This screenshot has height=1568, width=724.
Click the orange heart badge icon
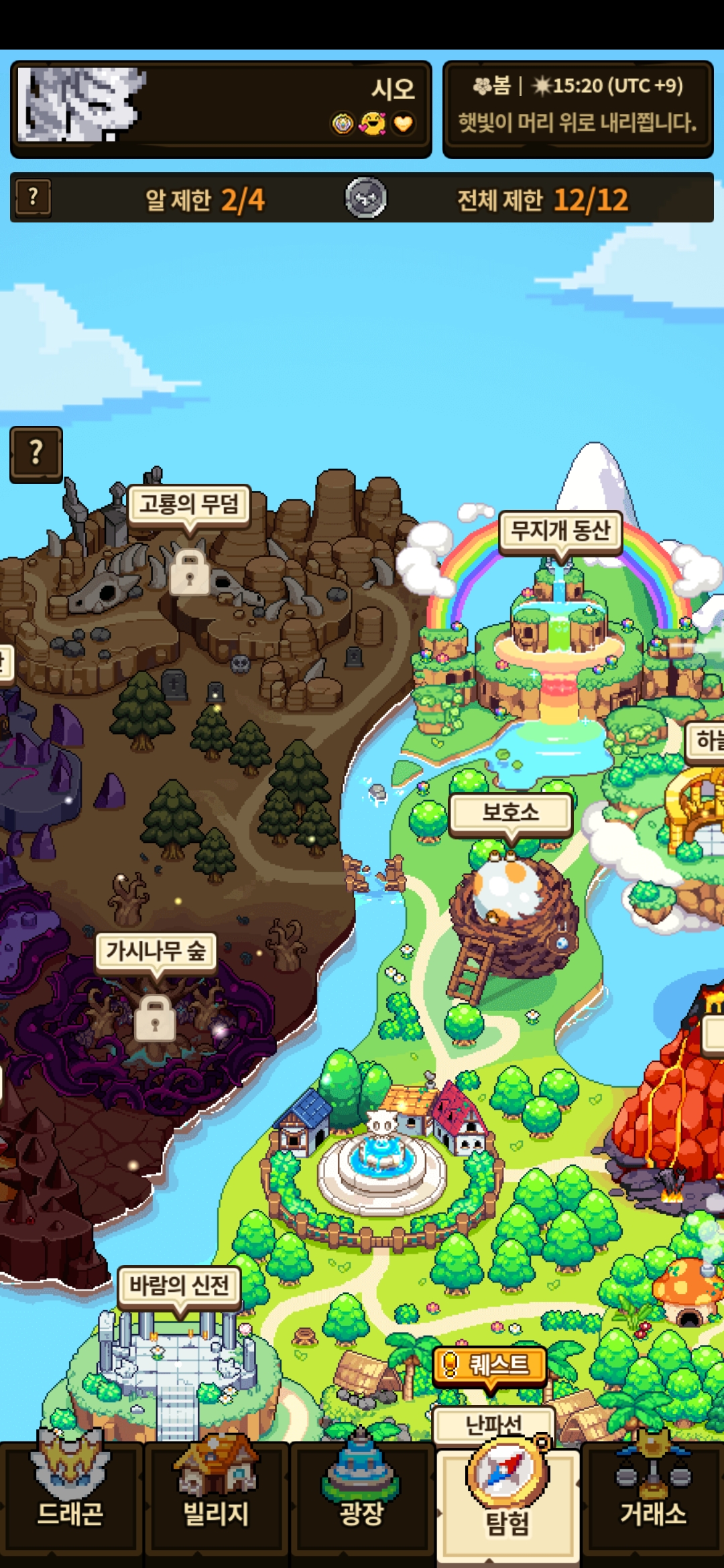click(403, 124)
